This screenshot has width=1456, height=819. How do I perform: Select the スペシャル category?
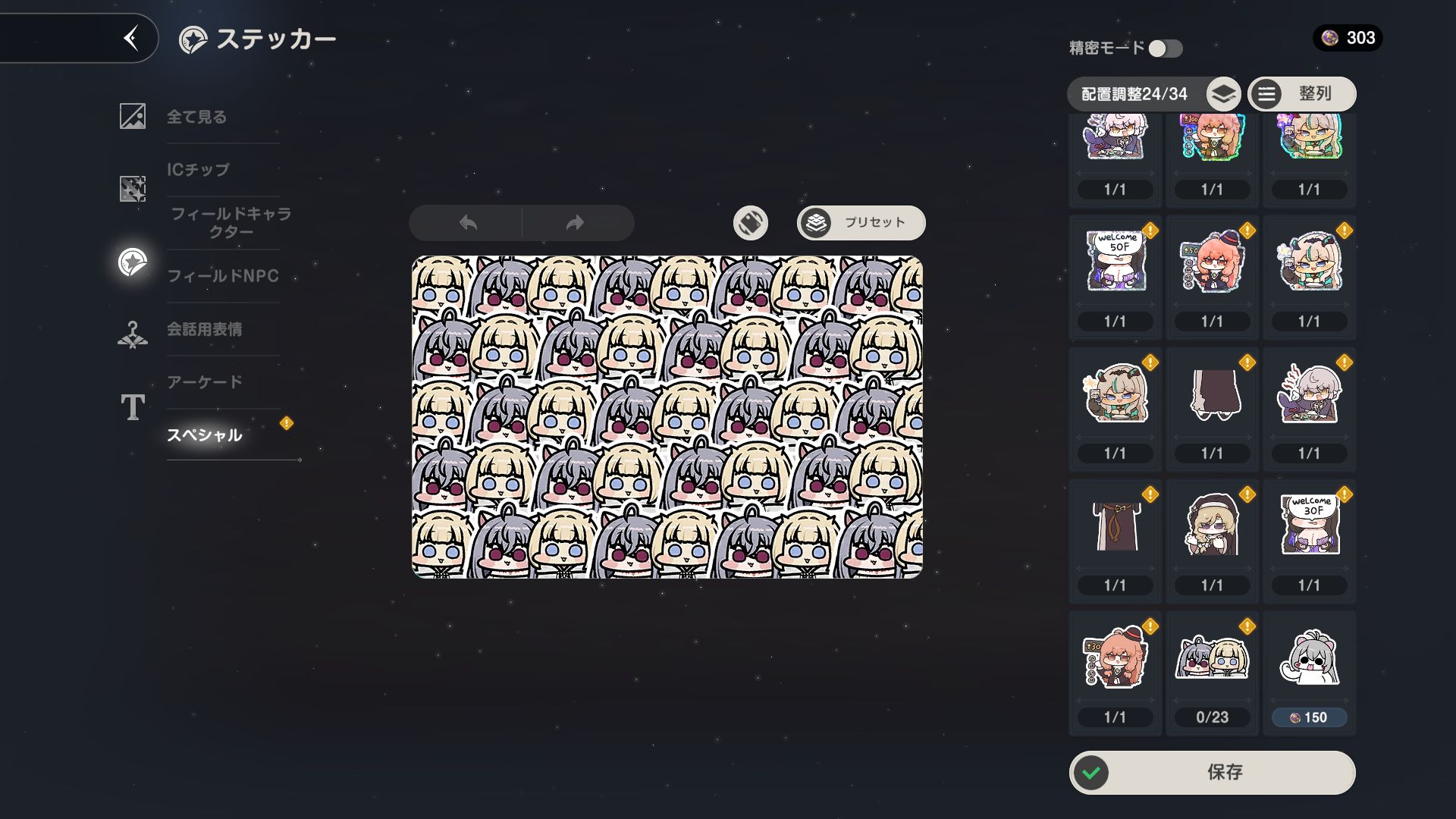(205, 435)
